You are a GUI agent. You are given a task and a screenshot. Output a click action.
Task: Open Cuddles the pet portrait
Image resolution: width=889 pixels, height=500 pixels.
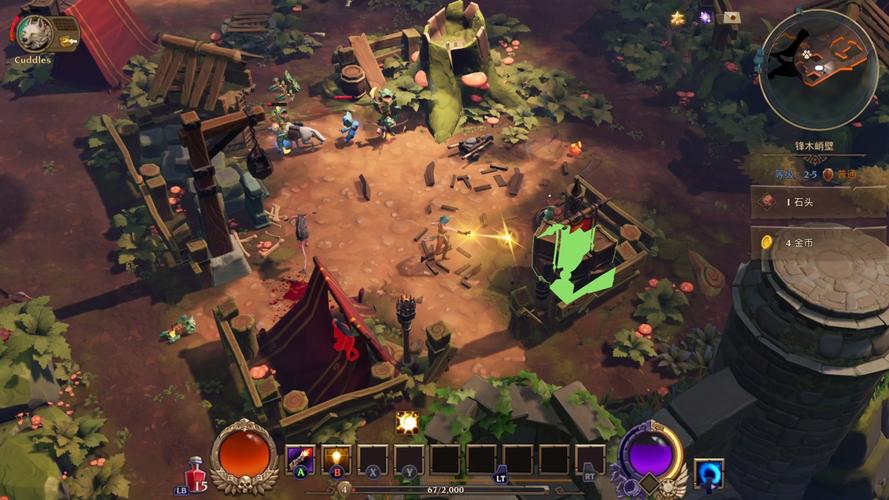[x=34, y=33]
